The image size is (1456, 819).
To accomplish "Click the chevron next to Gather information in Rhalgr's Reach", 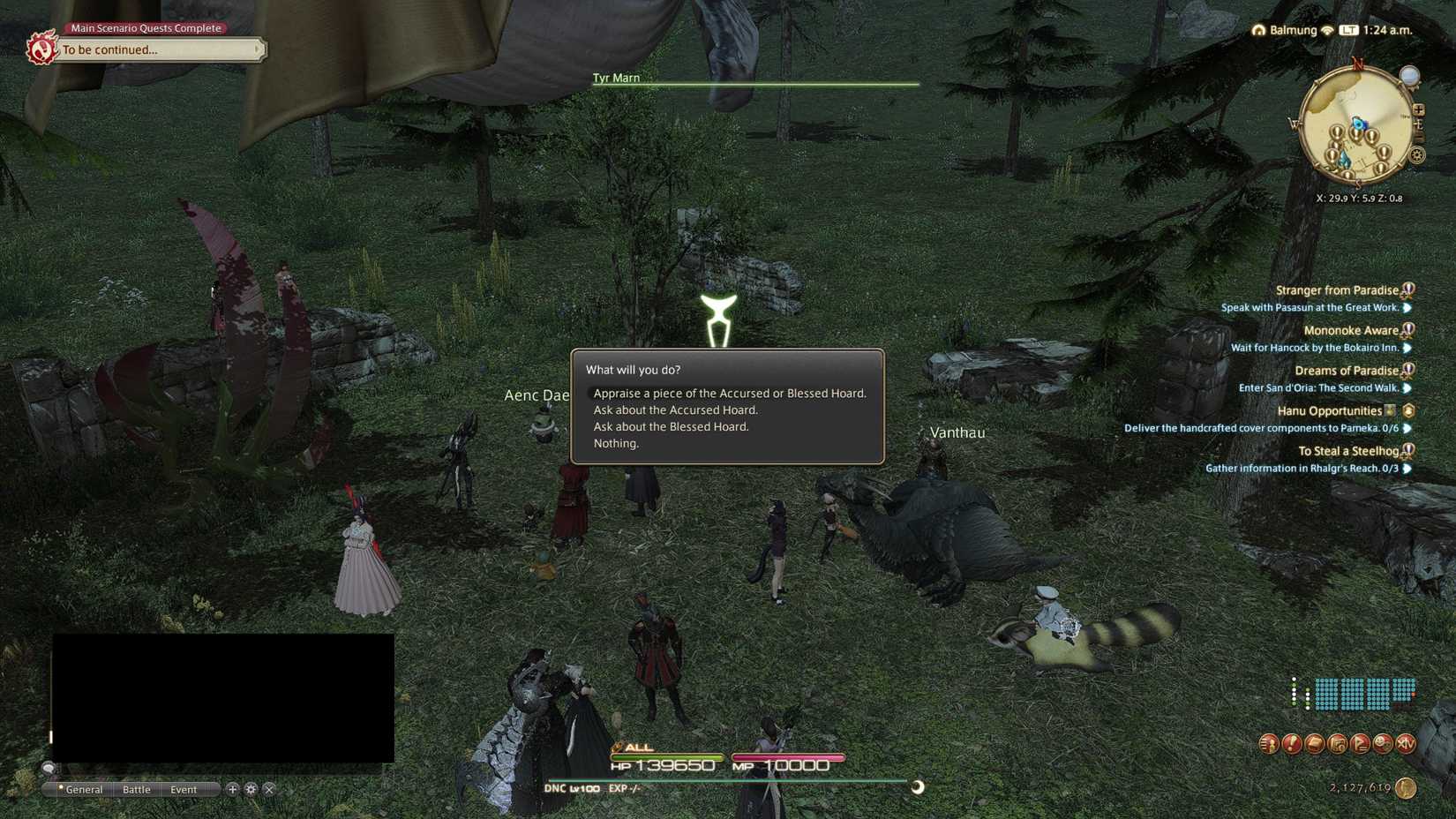I will (x=1407, y=468).
